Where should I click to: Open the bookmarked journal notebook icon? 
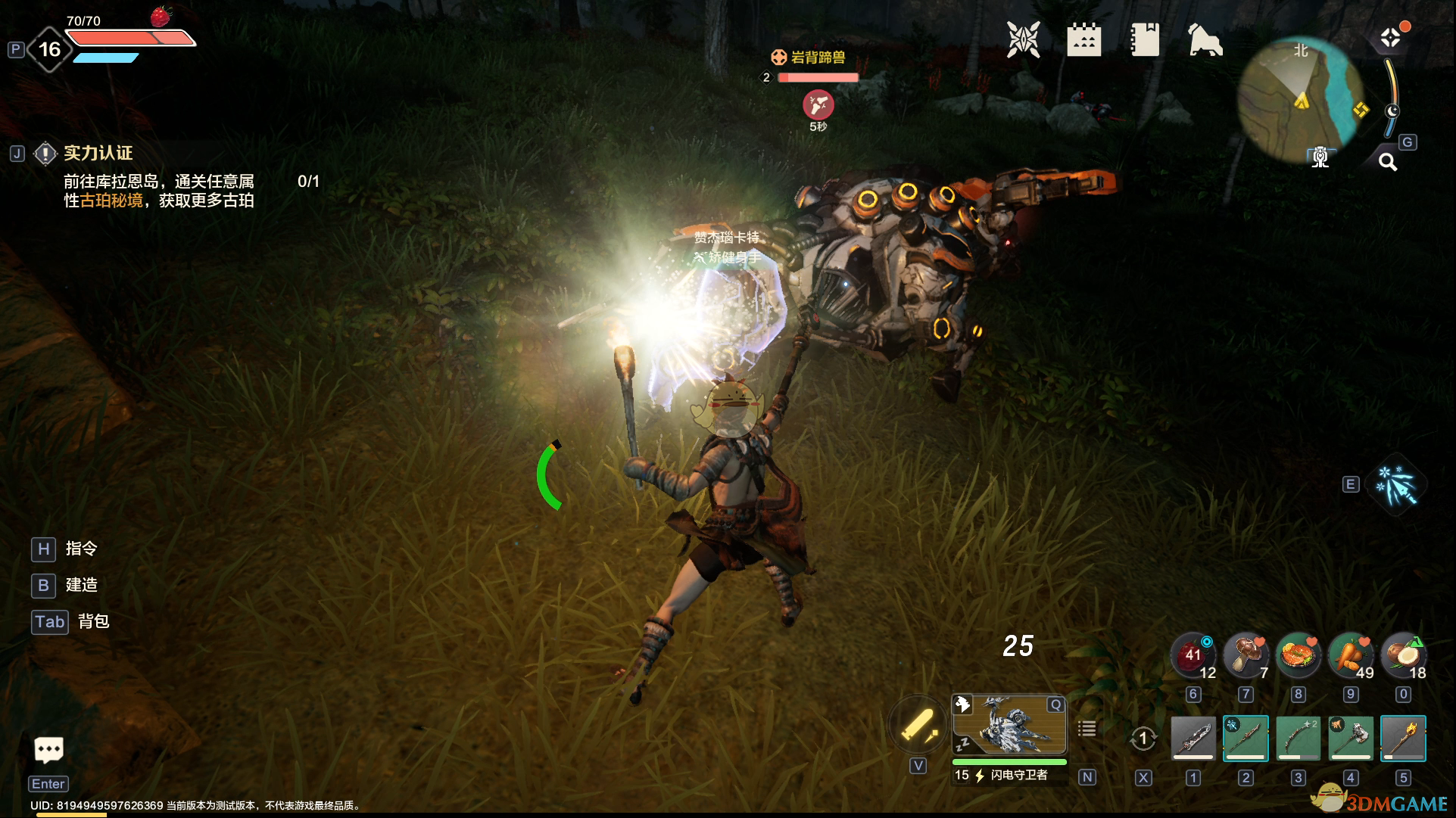(1144, 39)
